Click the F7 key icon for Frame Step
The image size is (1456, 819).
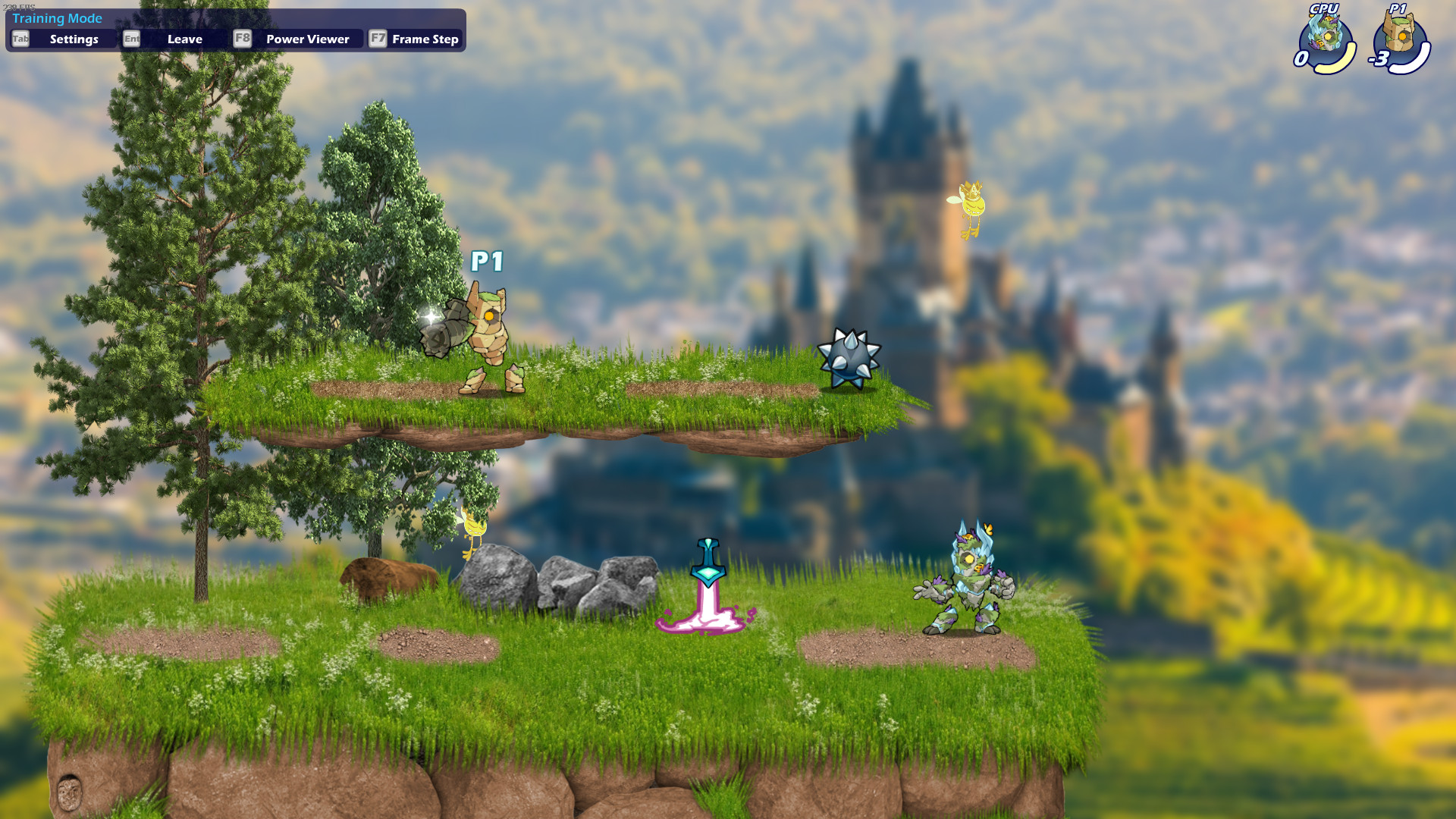pyautogui.click(x=378, y=39)
